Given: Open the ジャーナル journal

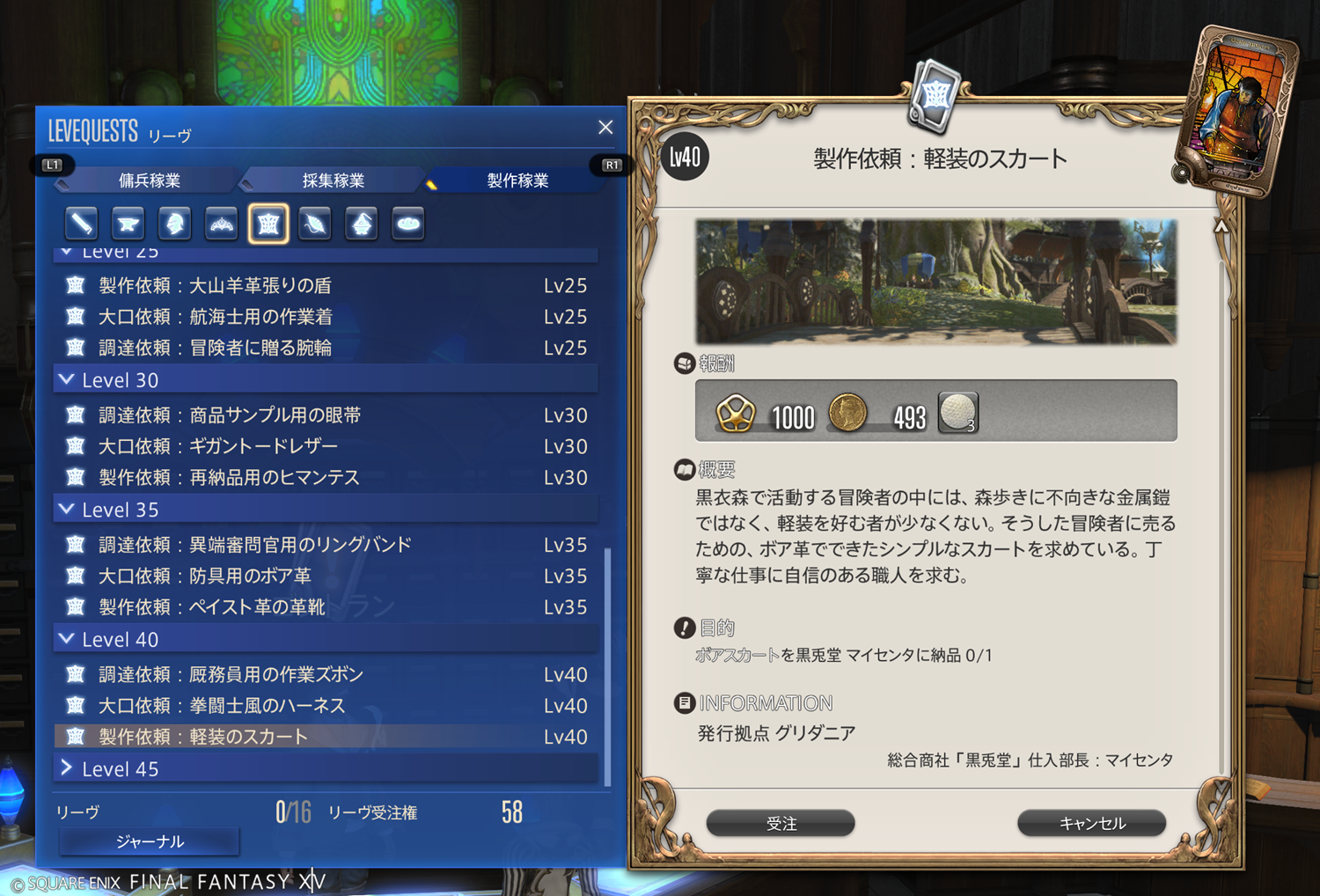Looking at the screenshot, I should (150, 841).
